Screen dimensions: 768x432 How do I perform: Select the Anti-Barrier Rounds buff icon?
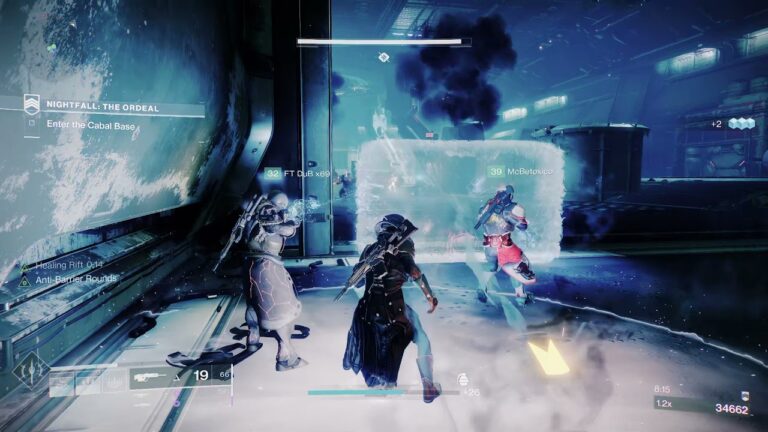point(24,280)
